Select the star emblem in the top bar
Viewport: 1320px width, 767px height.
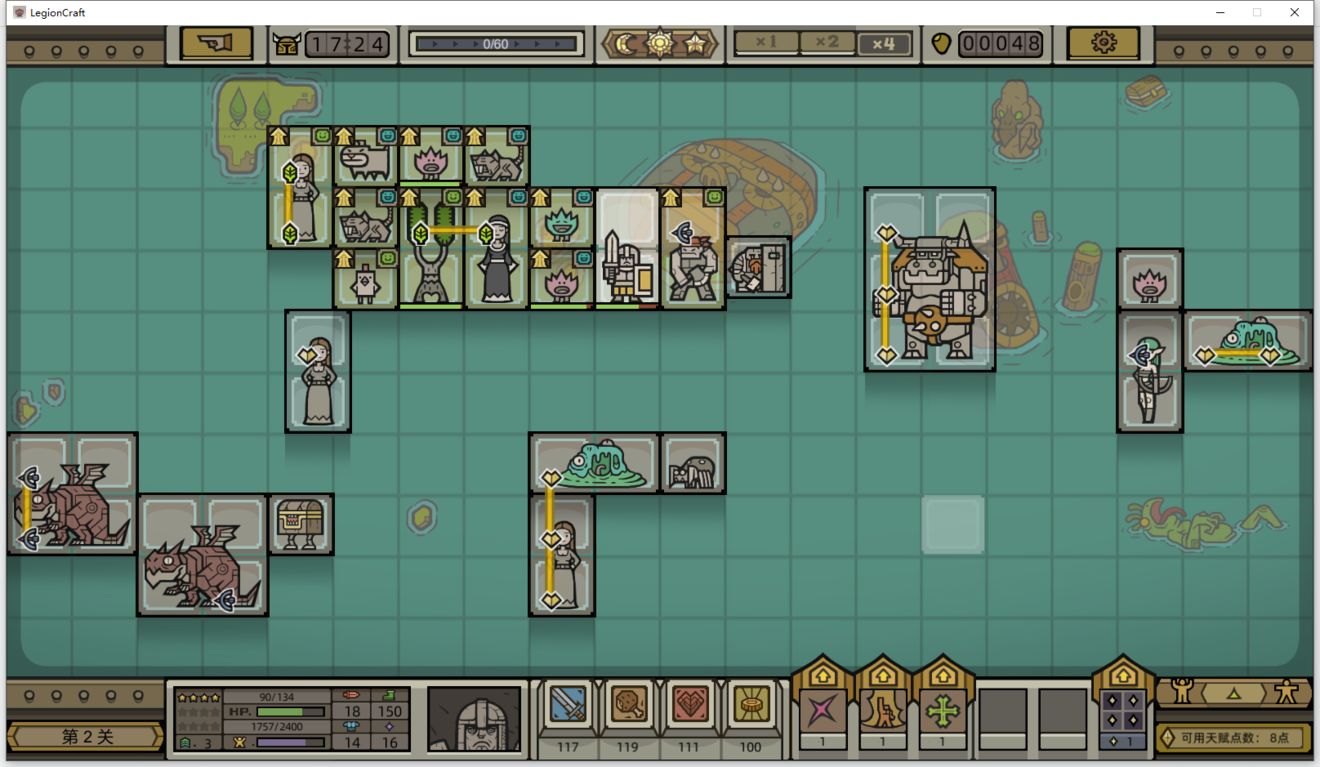tap(695, 44)
